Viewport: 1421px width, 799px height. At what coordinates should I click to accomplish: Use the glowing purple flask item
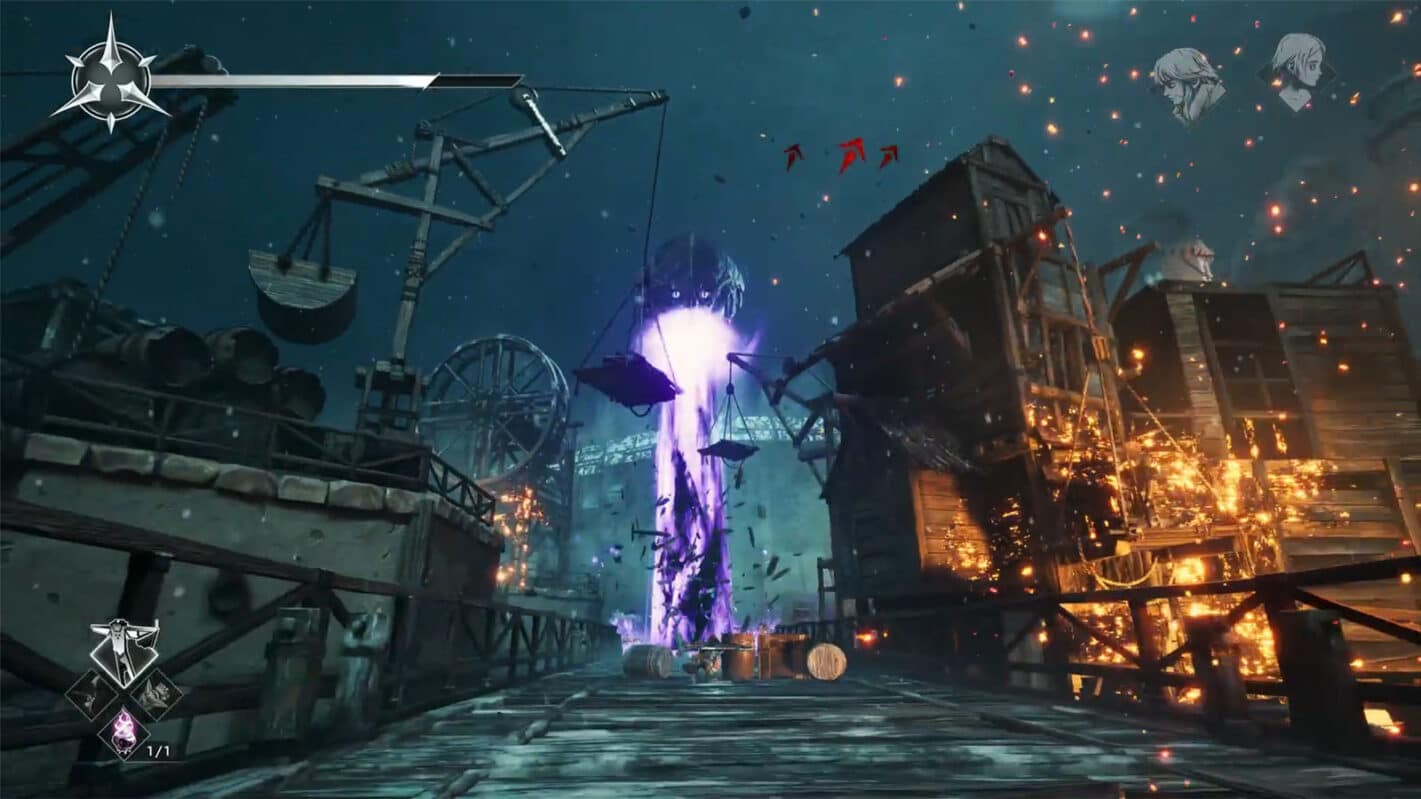(x=124, y=729)
